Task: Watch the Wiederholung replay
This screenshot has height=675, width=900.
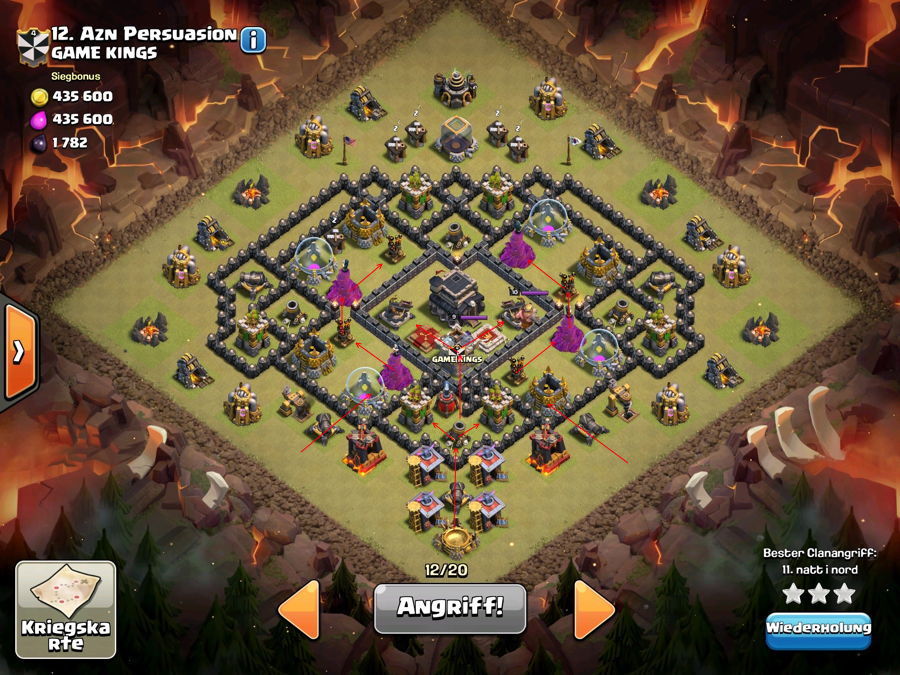Action: [818, 629]
